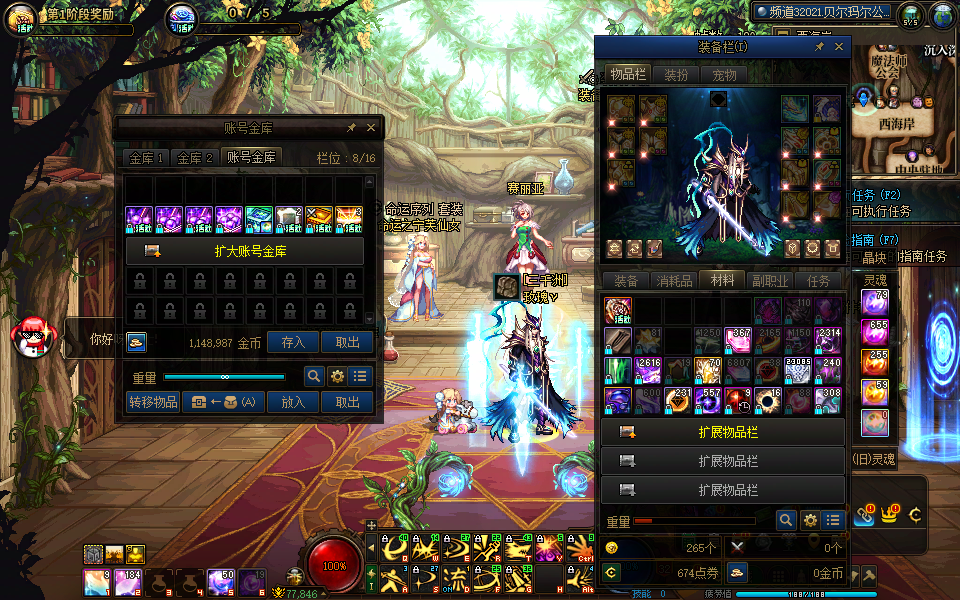960x600 pixels.
Task: Switch to the 金库 1 tab
Action: coord(146,158)
